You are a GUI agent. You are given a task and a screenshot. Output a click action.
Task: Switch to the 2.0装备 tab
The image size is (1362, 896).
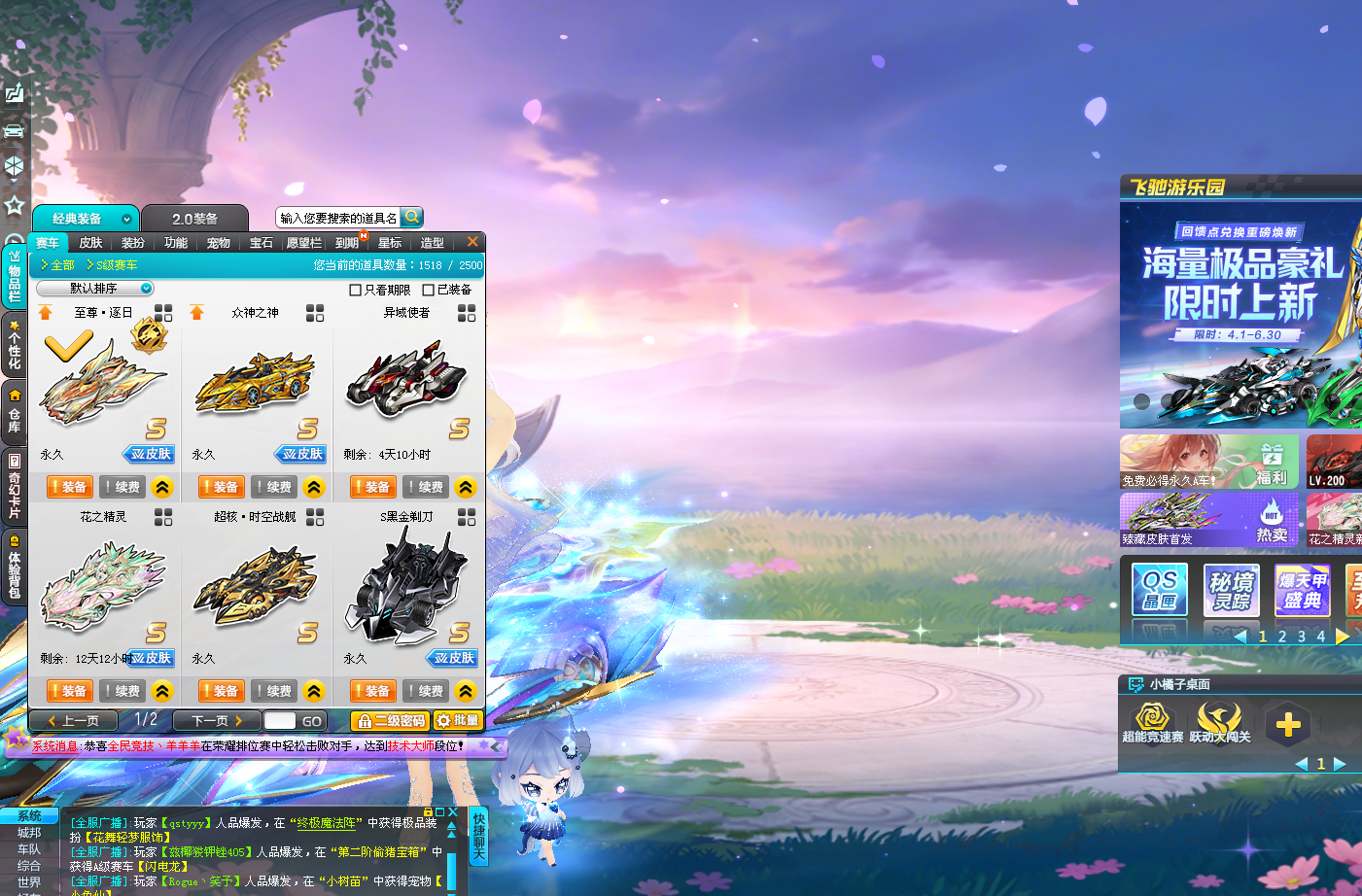pos(194,219)
